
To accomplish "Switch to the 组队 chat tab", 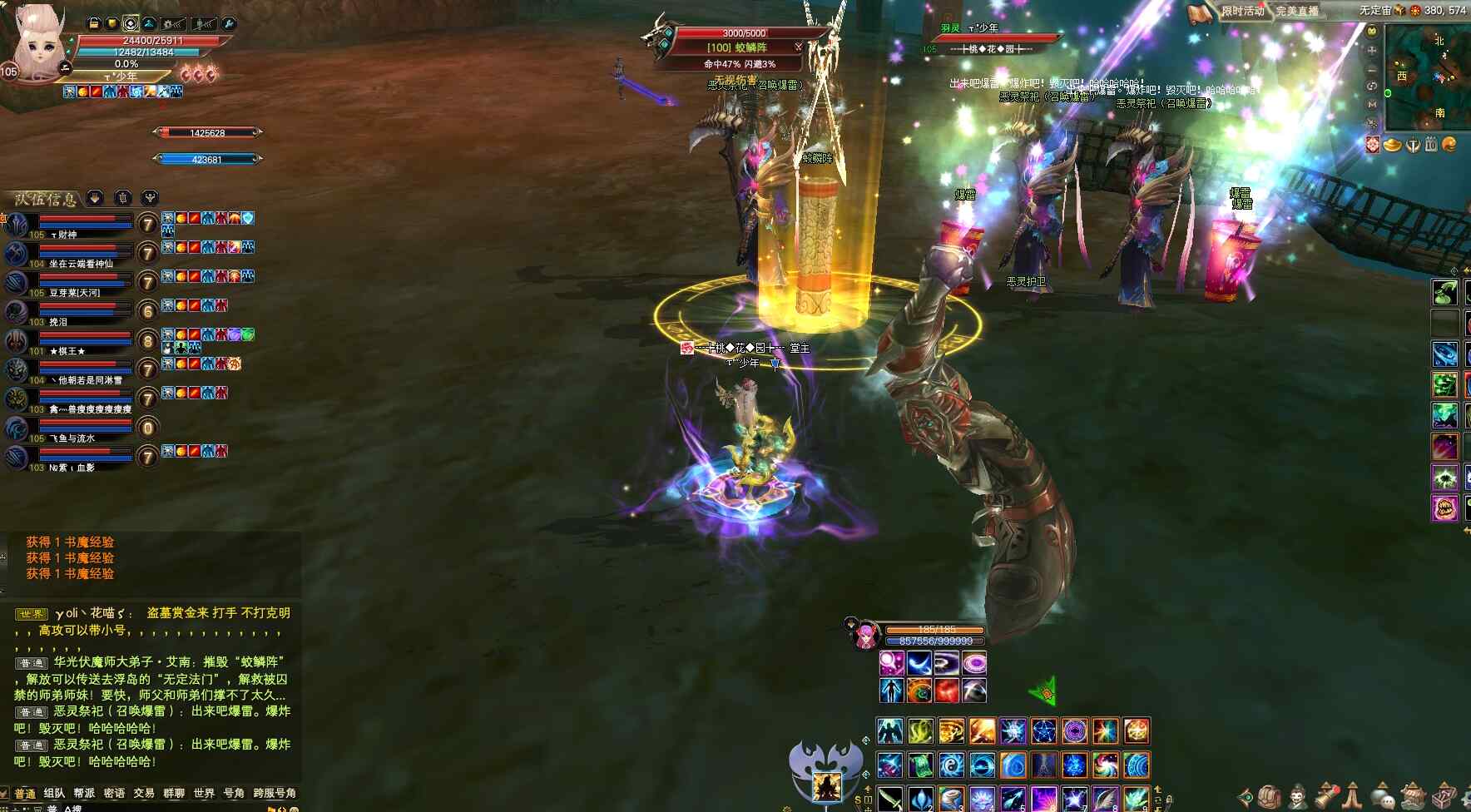I will tap(54, 793).
